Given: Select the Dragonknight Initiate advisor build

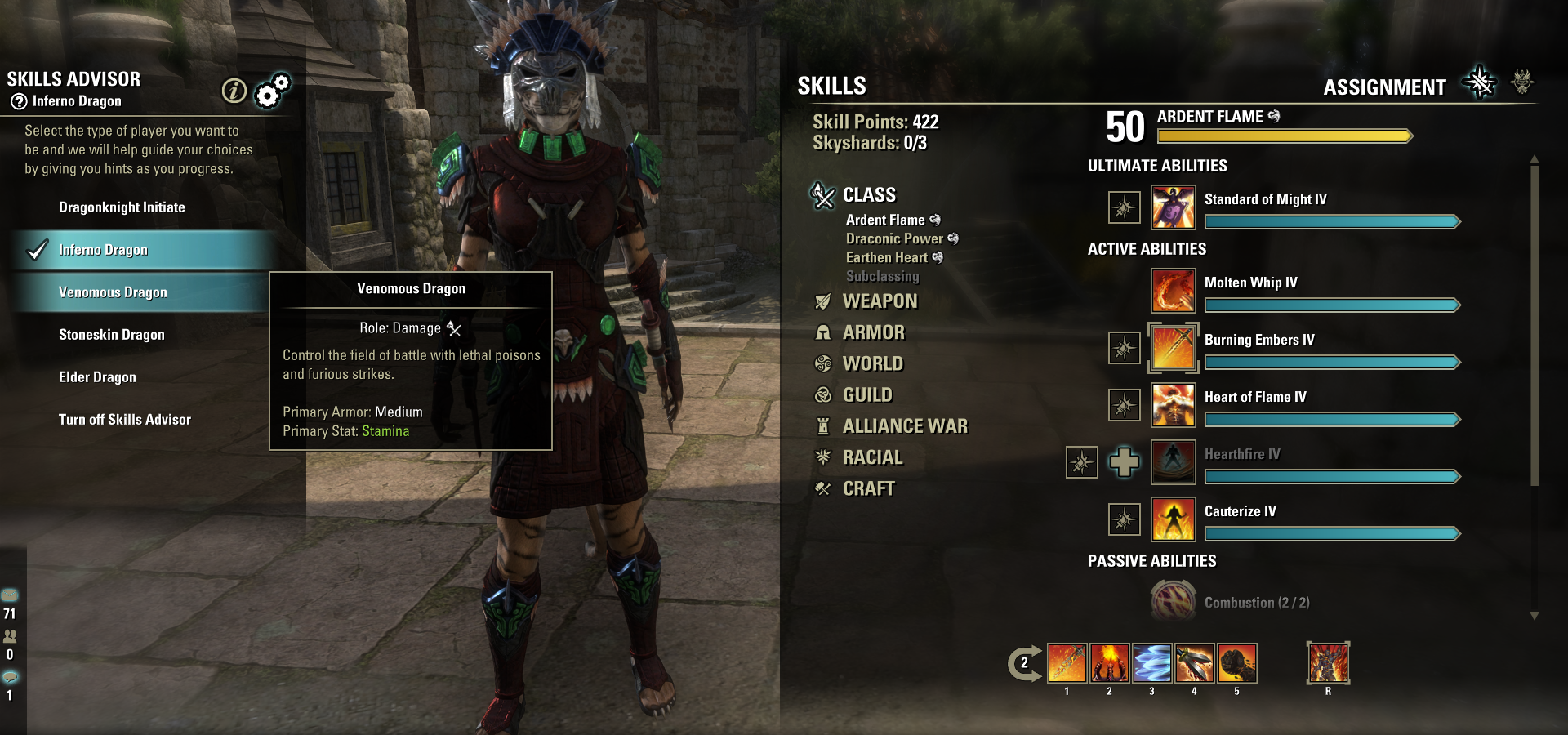Looking at the screenshot, I should pyautogui.click(x=122, y=207).
